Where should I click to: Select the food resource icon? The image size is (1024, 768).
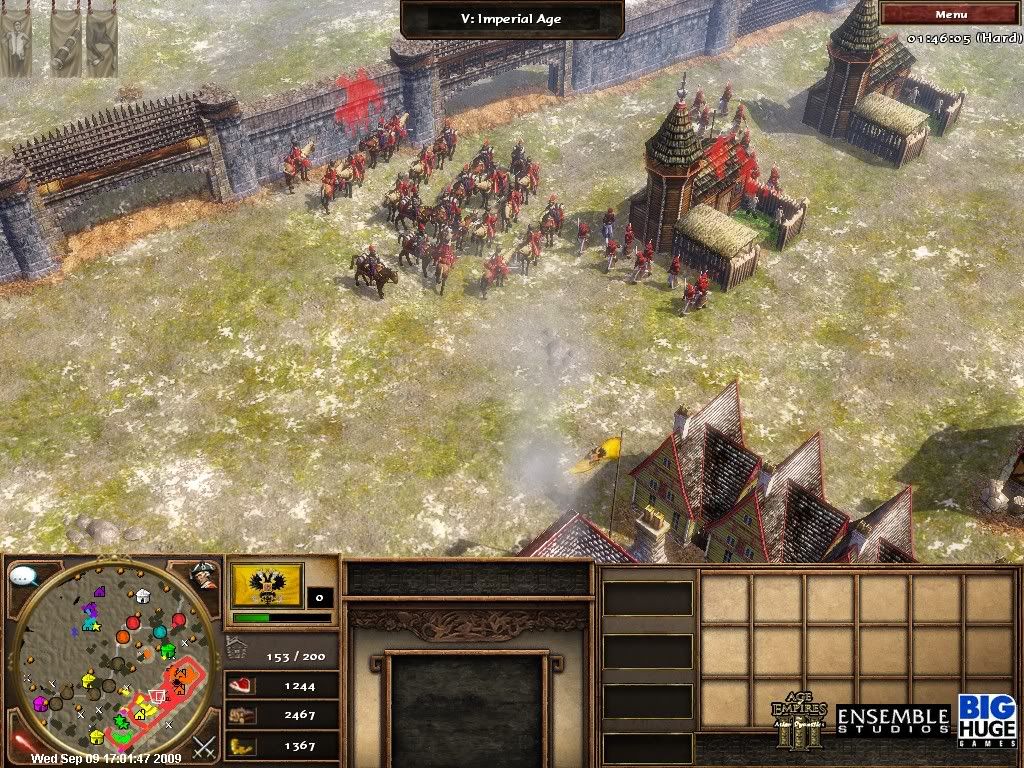[242, 686]
